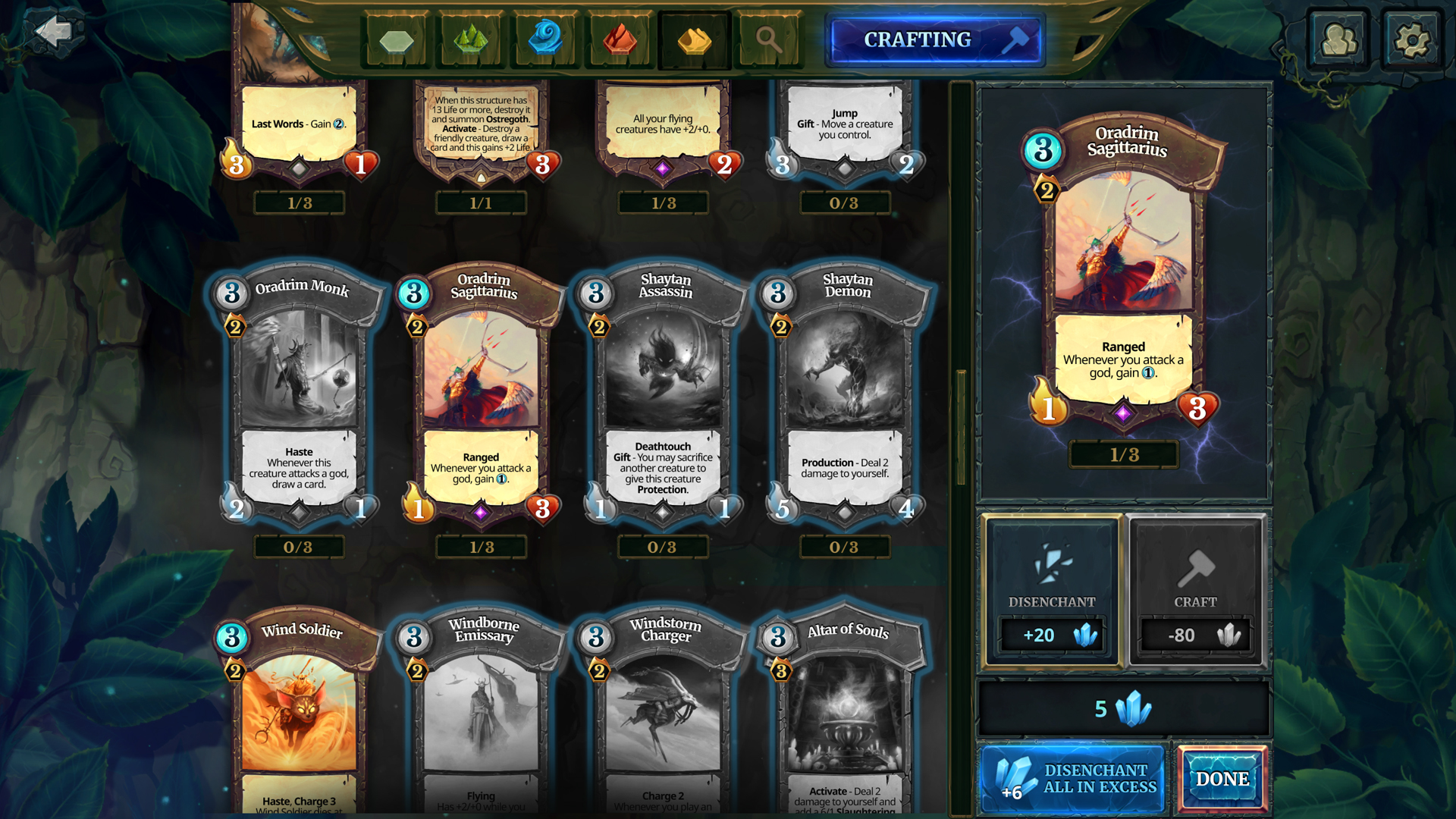Select the yellow desert color filter

(x=693, y=39)
